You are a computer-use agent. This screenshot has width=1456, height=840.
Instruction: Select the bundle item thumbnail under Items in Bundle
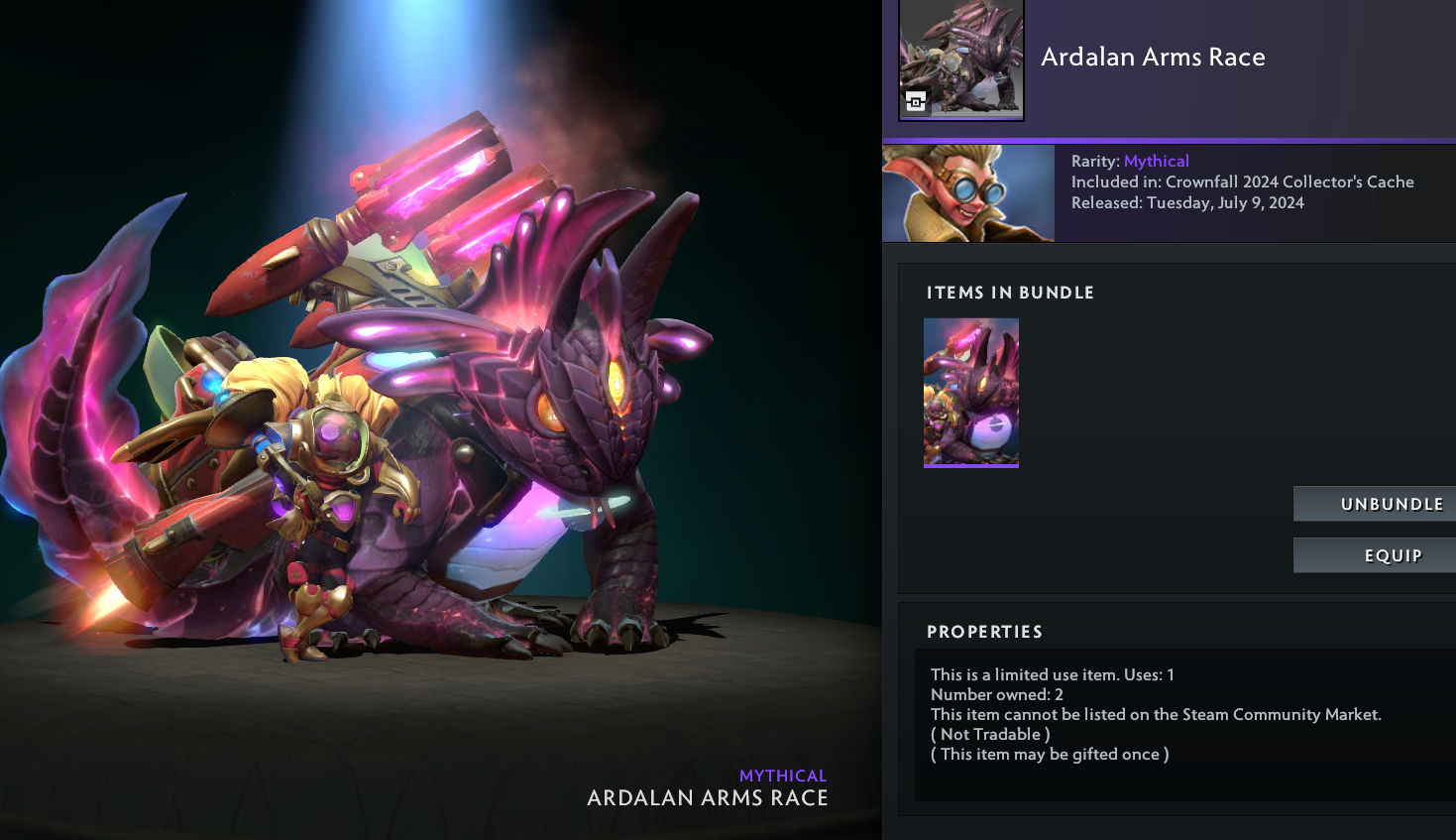tap(971, 393)
